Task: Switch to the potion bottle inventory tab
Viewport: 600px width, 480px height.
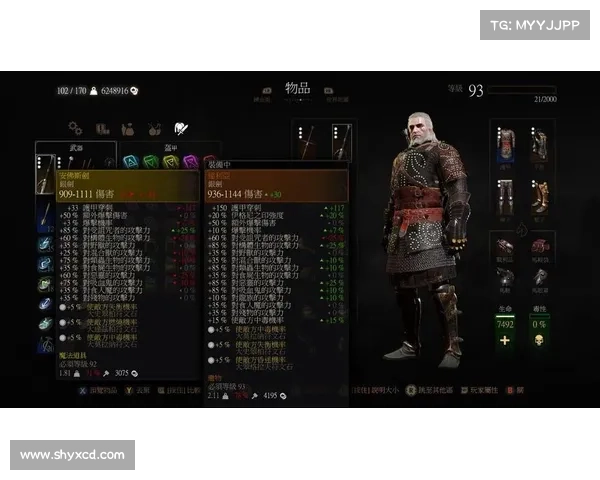Action: click(128, 128)
